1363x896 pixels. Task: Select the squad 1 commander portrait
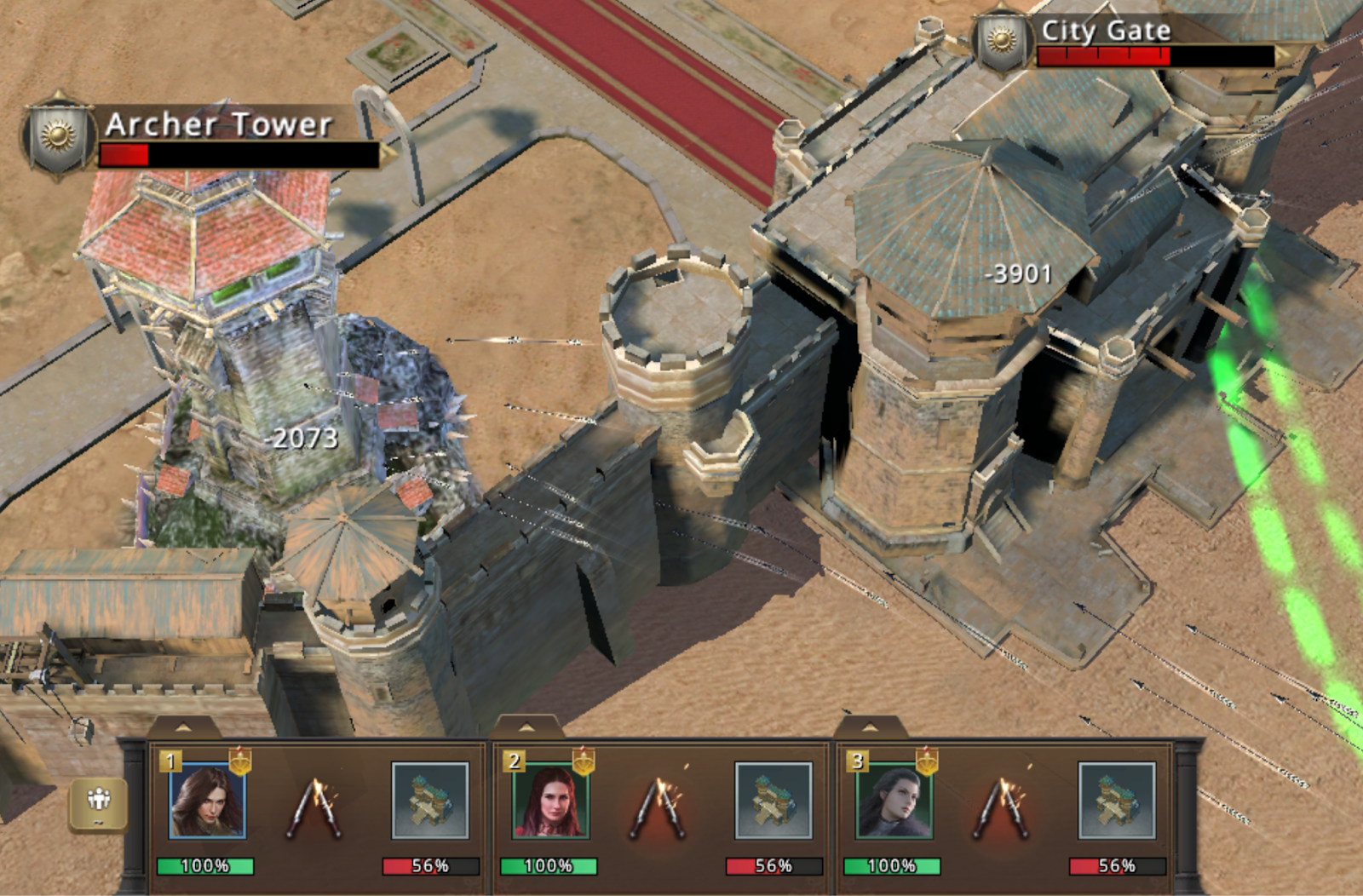(207, 801)
